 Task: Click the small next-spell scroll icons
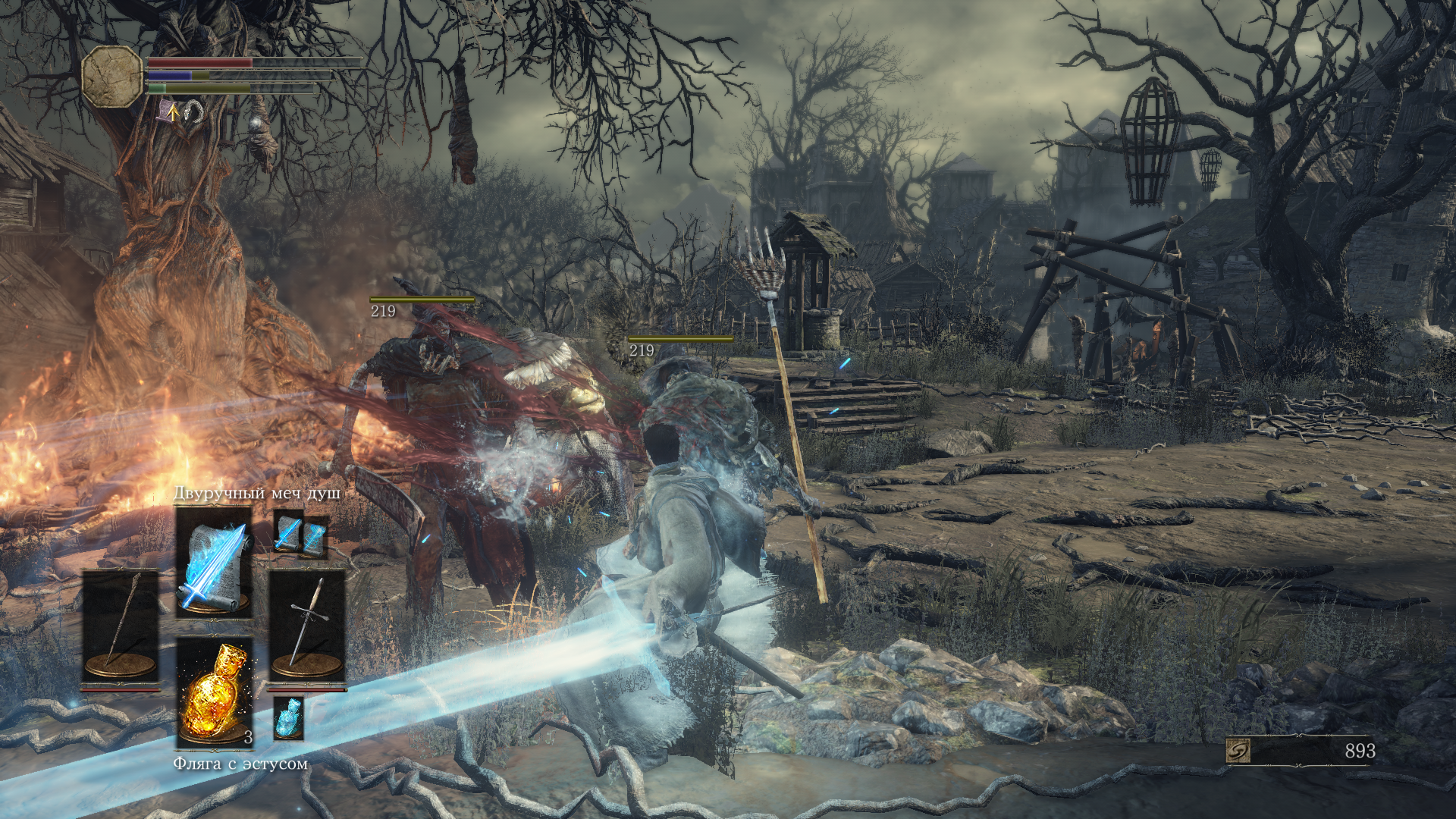click(x=300, y=534)
